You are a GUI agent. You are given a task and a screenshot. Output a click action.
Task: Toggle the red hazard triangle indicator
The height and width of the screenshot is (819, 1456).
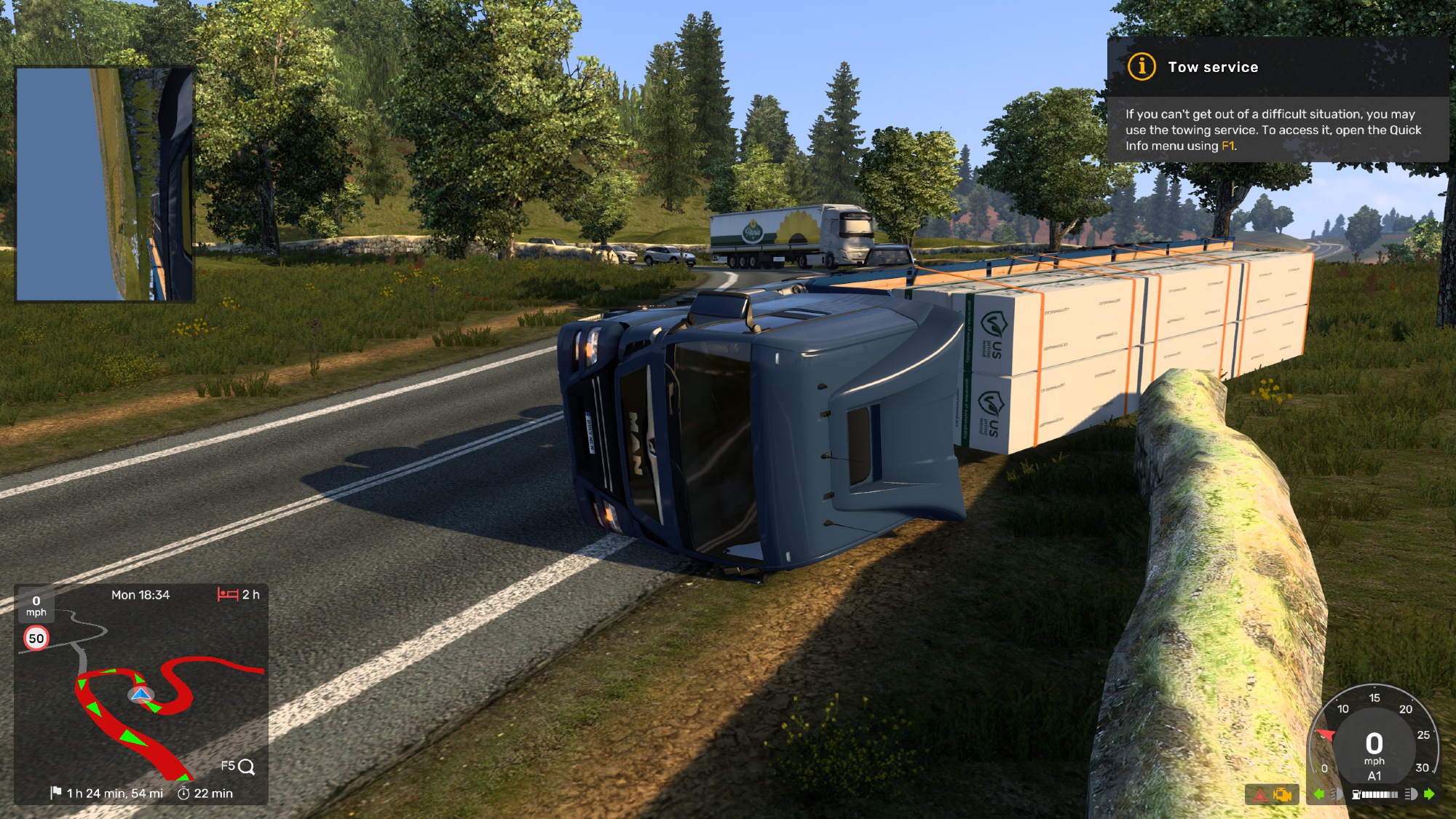1260,795
